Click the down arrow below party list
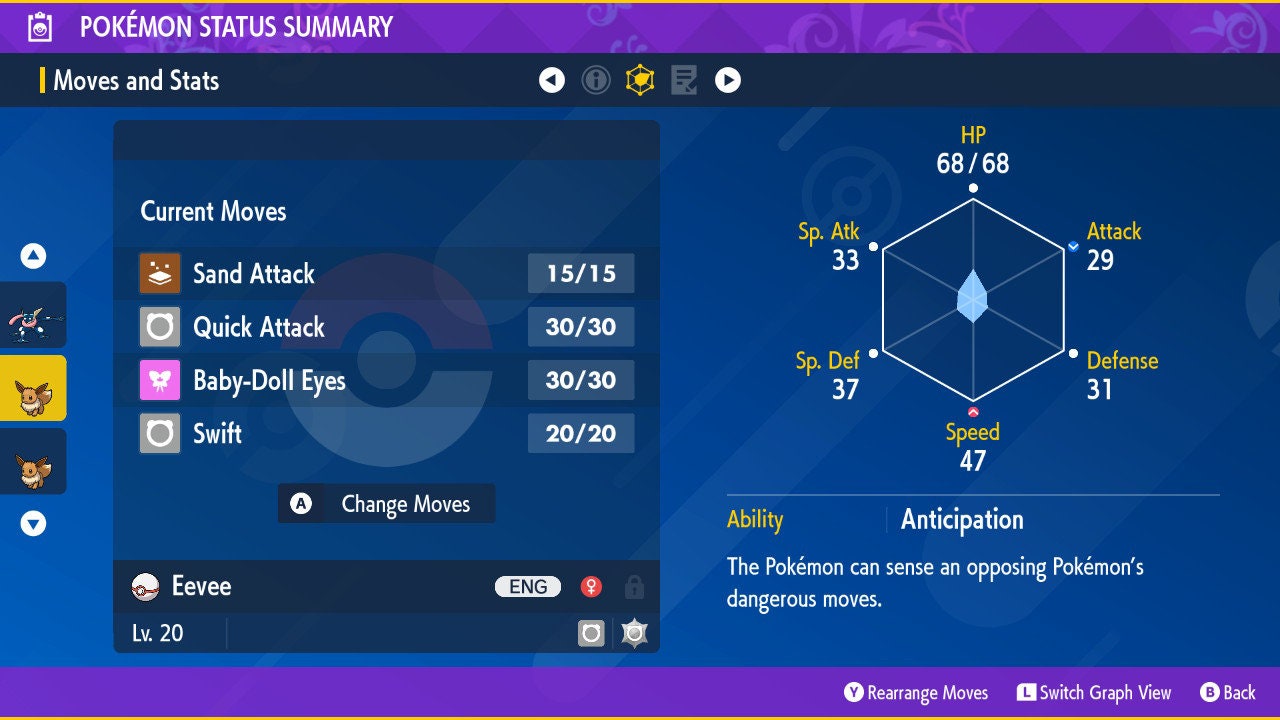This screenshot has width=1280, height=720. tap(33, 523)
